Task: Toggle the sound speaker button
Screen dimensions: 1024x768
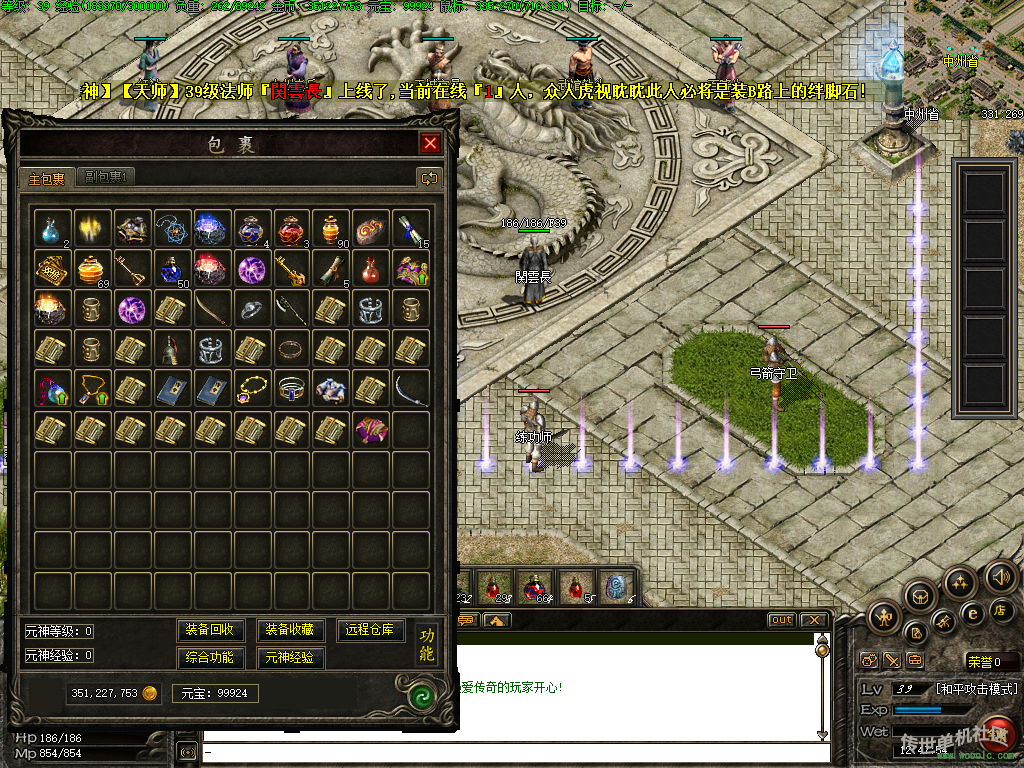Action: (x=1001, y=577)
